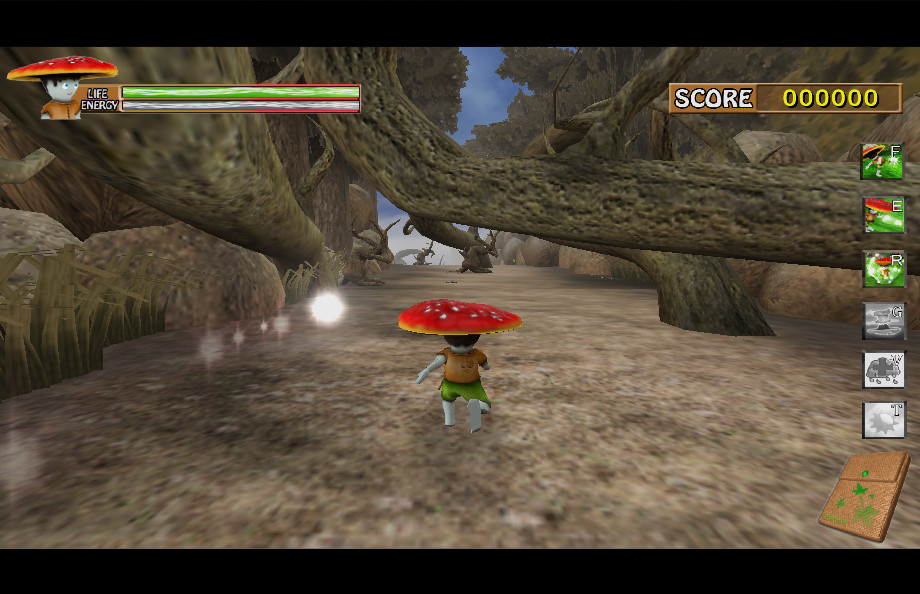Image resolution: width=920 pixels, height=594 pixels.
Task: Activate the mushroom ability icon labeled F
Action: coord(883,161)
